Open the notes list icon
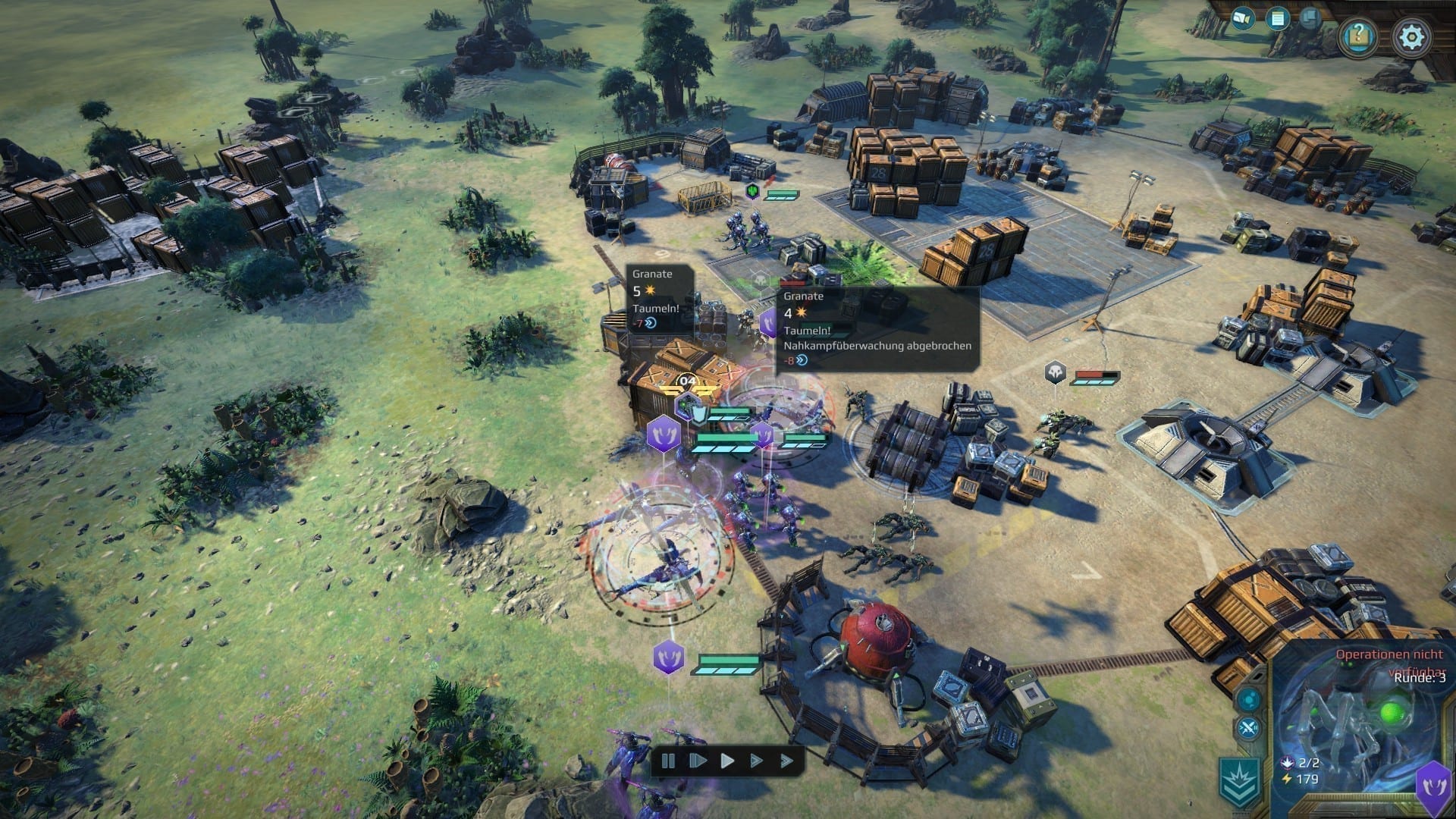 1279,19
